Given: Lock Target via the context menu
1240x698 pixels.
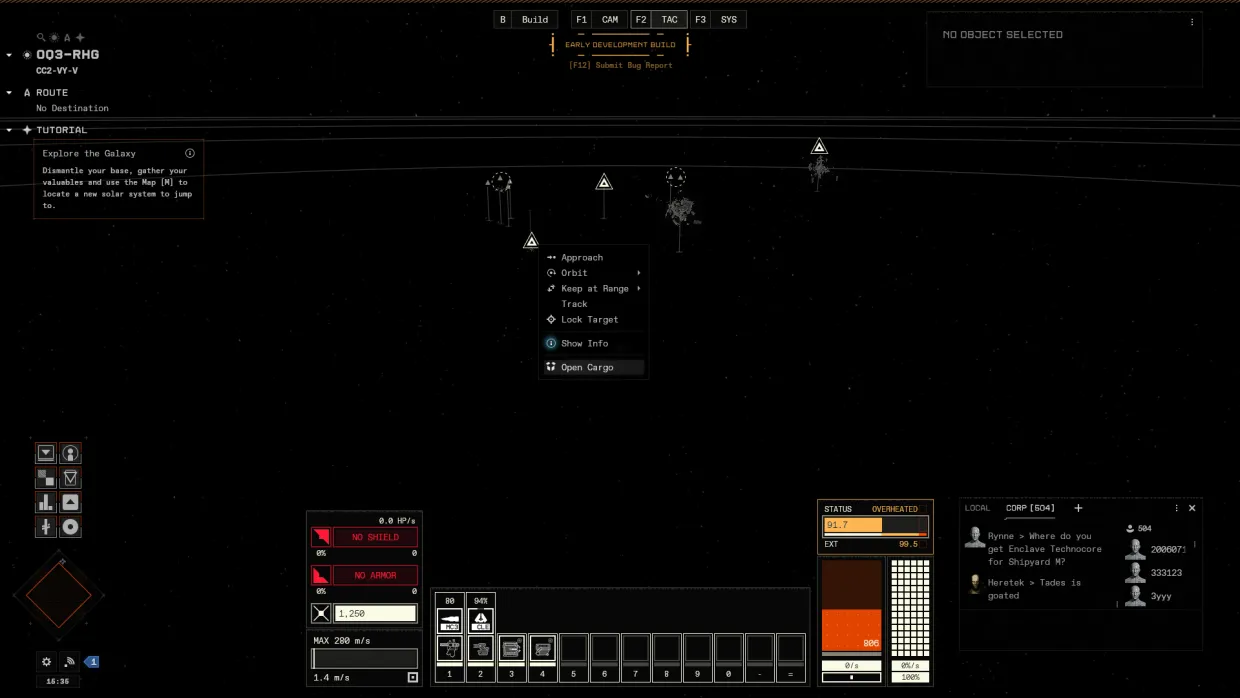Looking at the screenshot, I should coord(589,320).
